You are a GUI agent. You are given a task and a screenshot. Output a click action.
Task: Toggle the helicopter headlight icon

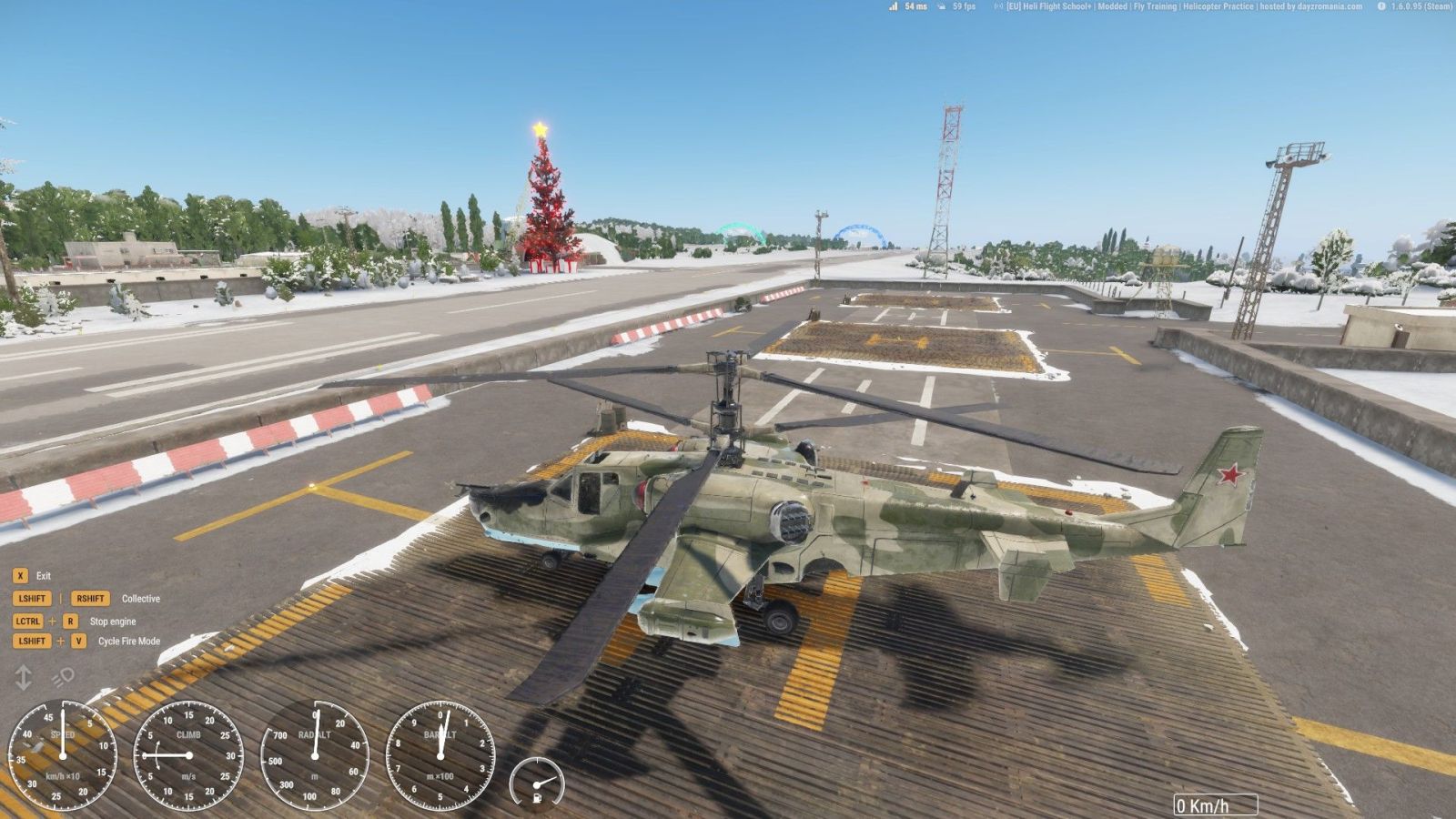63,677
